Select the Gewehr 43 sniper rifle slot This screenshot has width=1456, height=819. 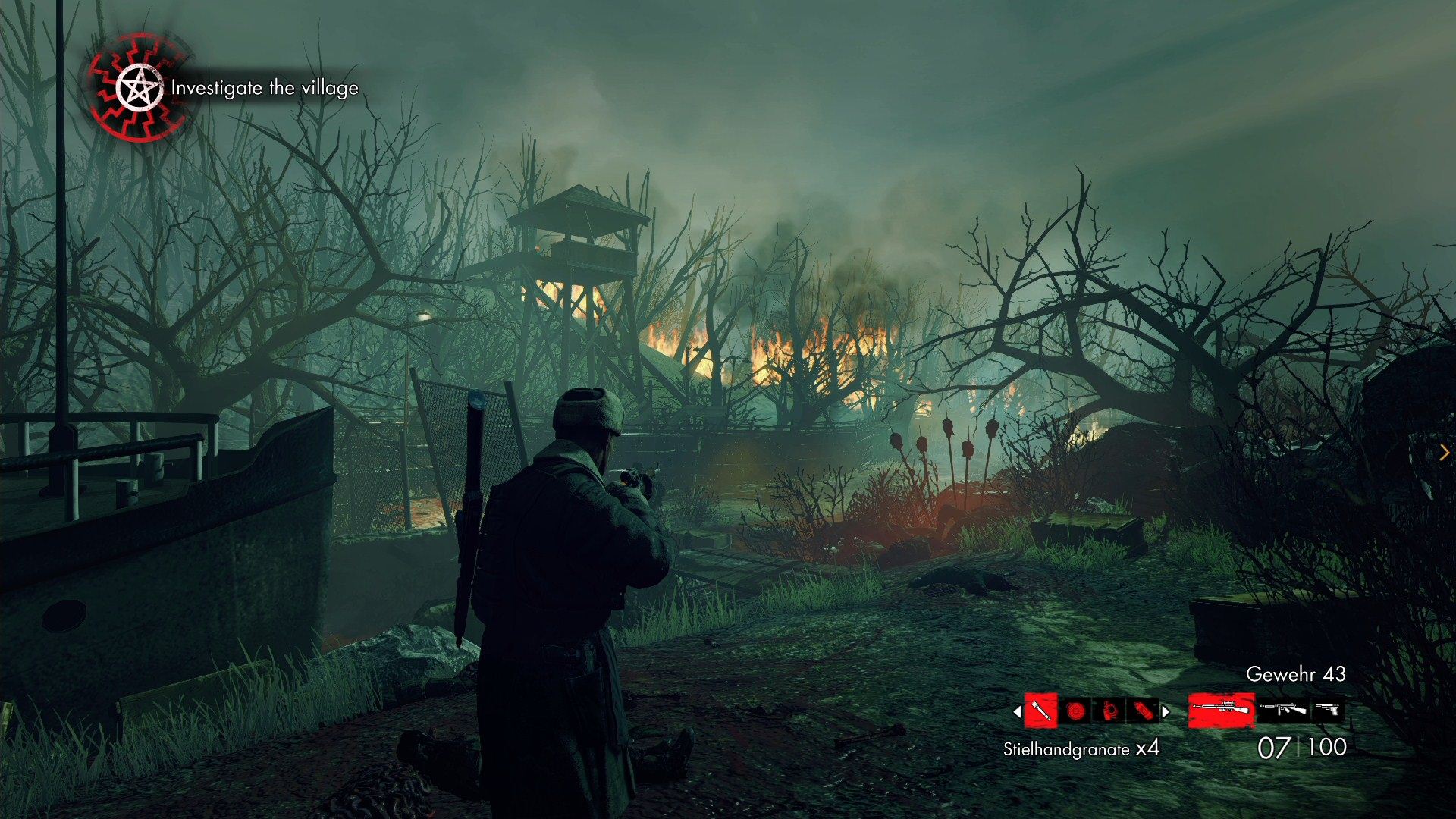coord(1220,711)
